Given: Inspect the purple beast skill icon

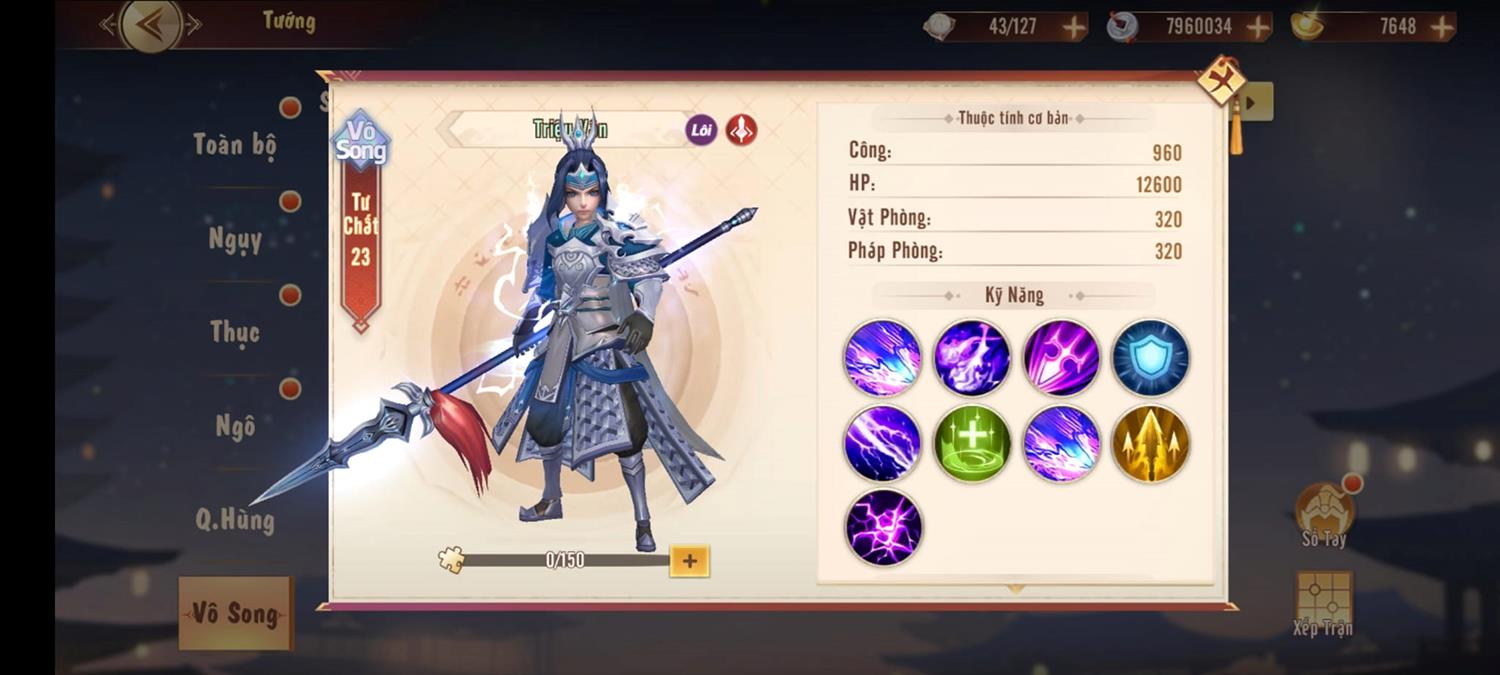Looking at the screenshot, I should coord(972,358).
